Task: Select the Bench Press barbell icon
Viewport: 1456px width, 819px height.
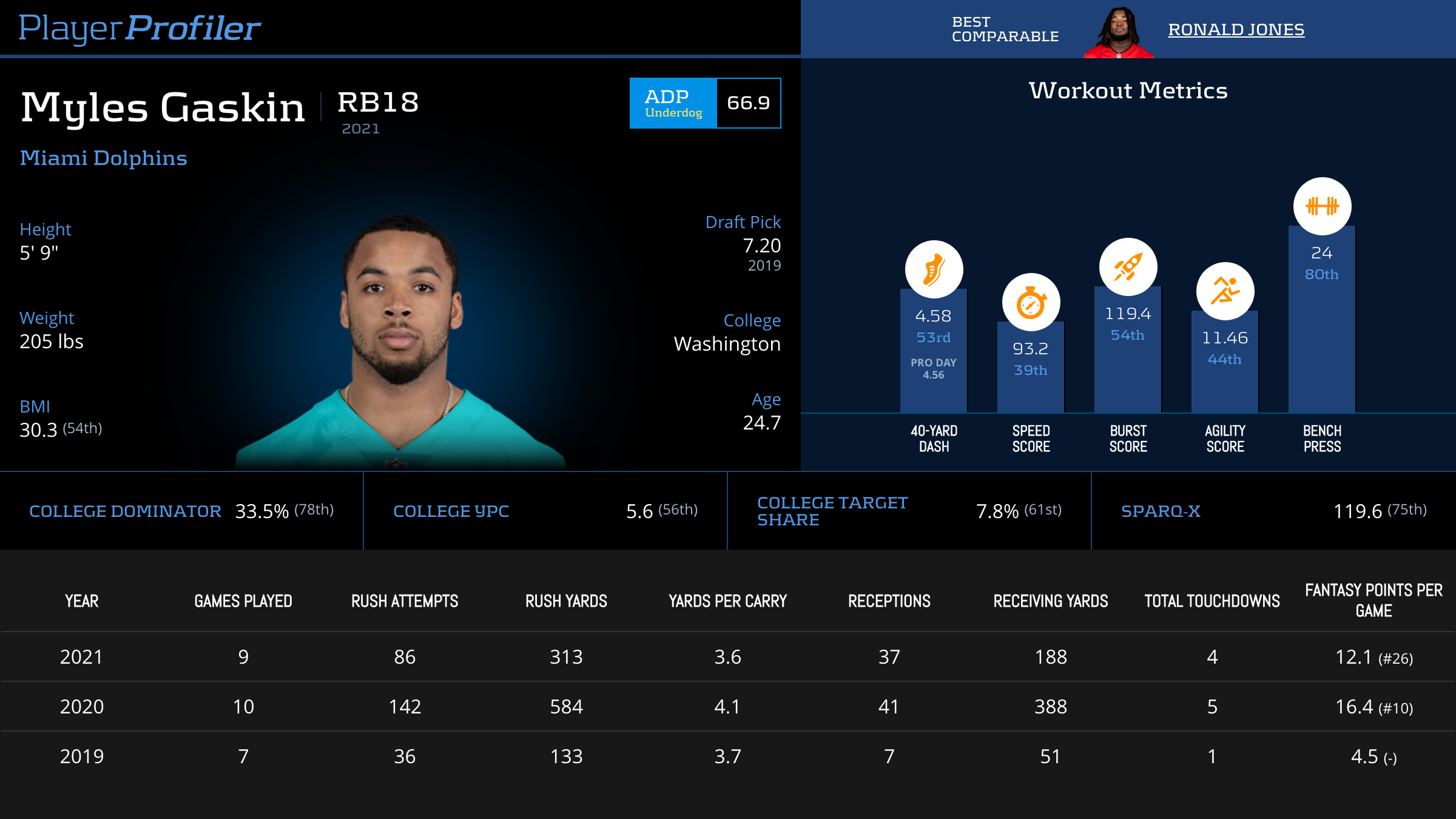Action: pyautogui.click(x=1322, y=206)
